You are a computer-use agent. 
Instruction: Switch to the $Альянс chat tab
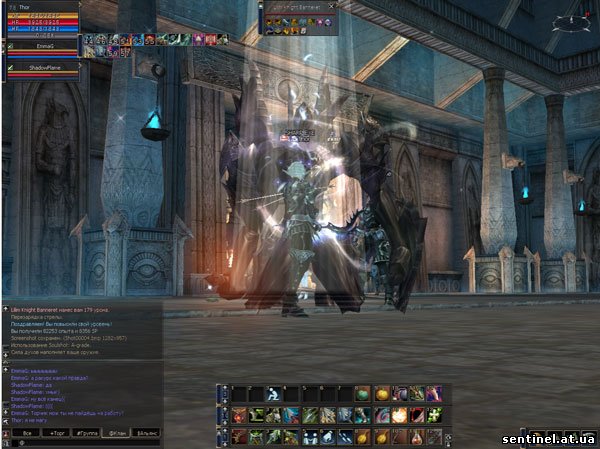tap(145, 431)
